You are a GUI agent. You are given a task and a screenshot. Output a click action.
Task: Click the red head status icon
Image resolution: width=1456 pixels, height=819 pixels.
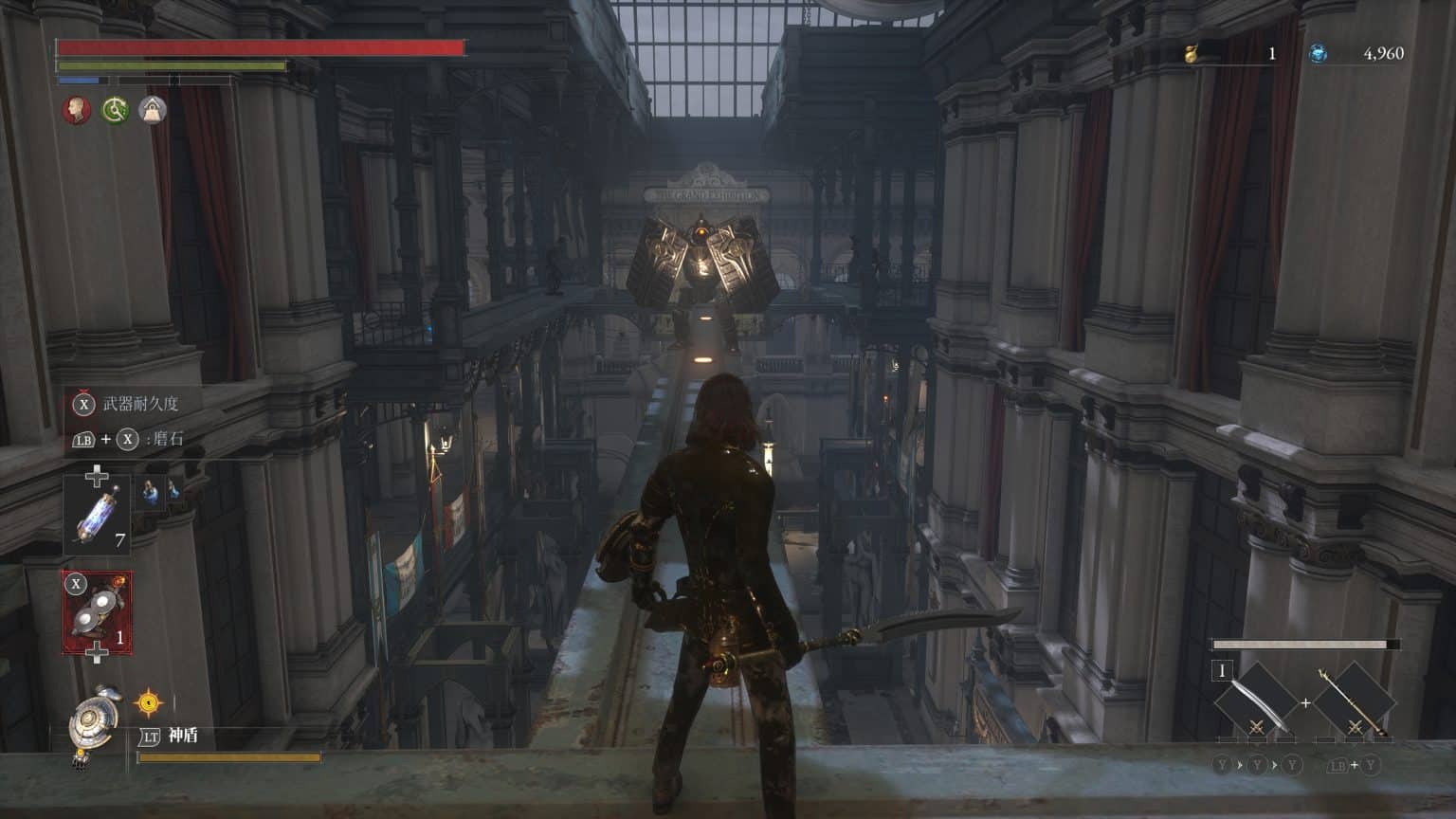click(x=77, y=110)
